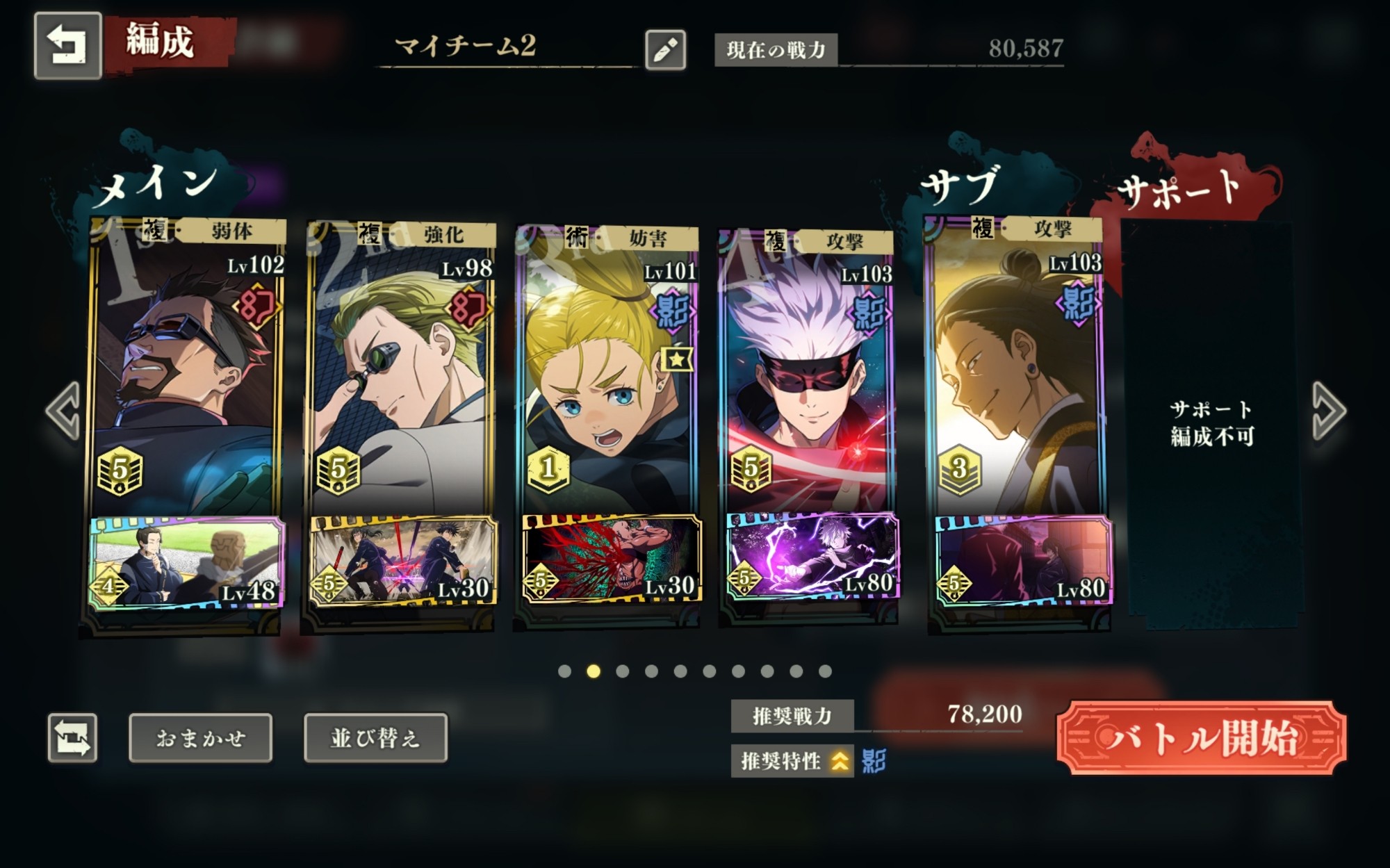Open the red spiky memory card Lv30
Image resolution: width=1390 pixels, height=868 pixels.
point(610,559)
